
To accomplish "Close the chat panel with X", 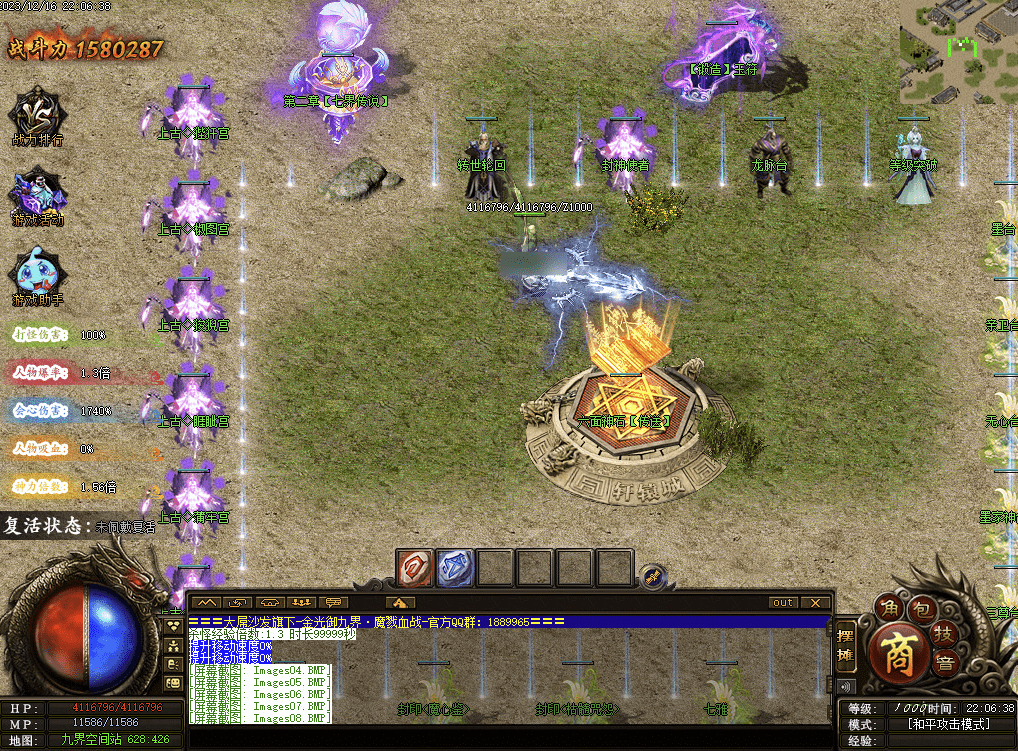I will [x=816, y=603].
